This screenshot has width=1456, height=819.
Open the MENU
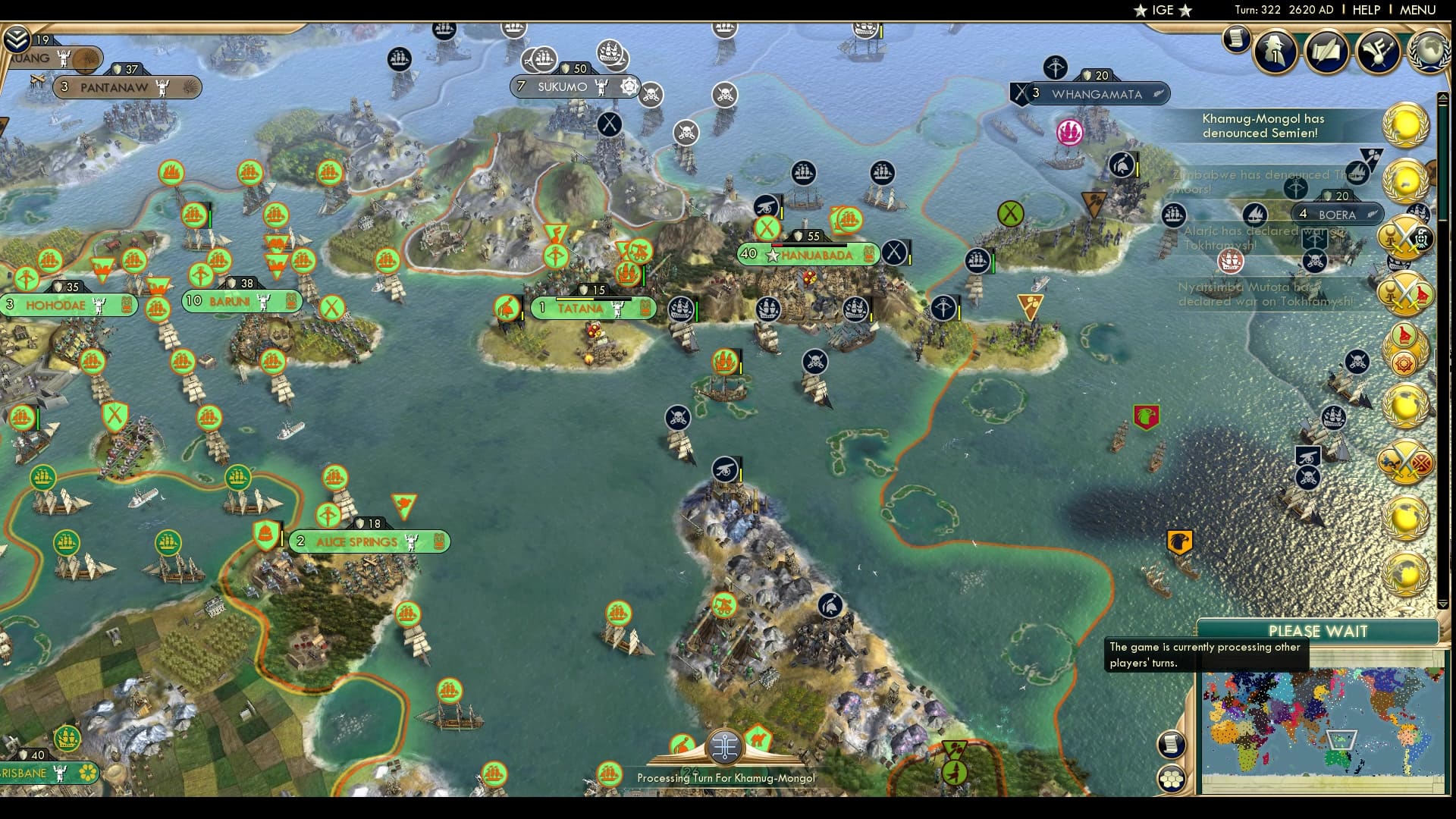click(x=1420, y=11)
